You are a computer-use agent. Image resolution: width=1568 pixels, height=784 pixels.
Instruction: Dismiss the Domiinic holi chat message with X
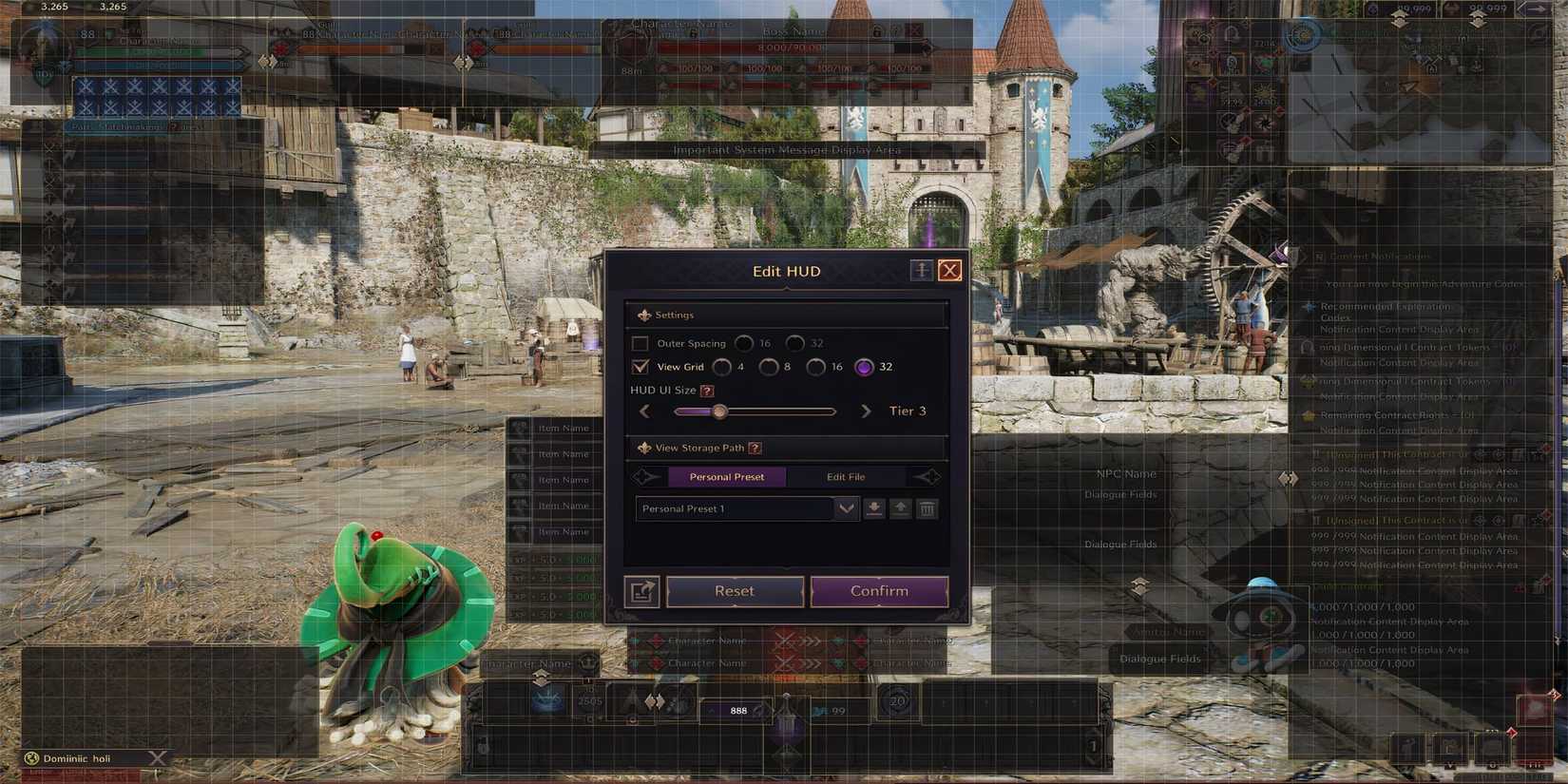tap(155, 757)
